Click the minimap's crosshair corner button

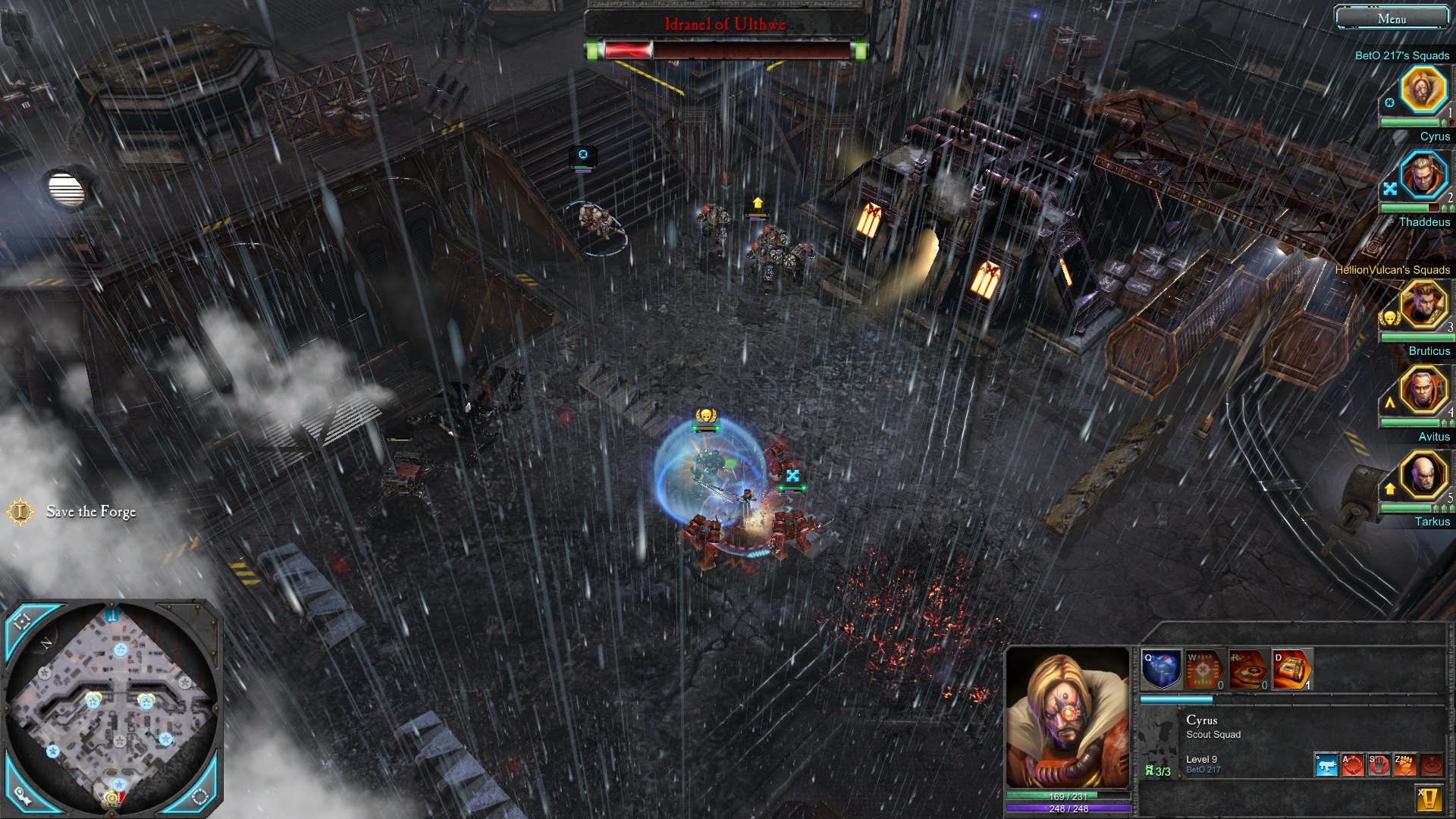coord(22,622)
